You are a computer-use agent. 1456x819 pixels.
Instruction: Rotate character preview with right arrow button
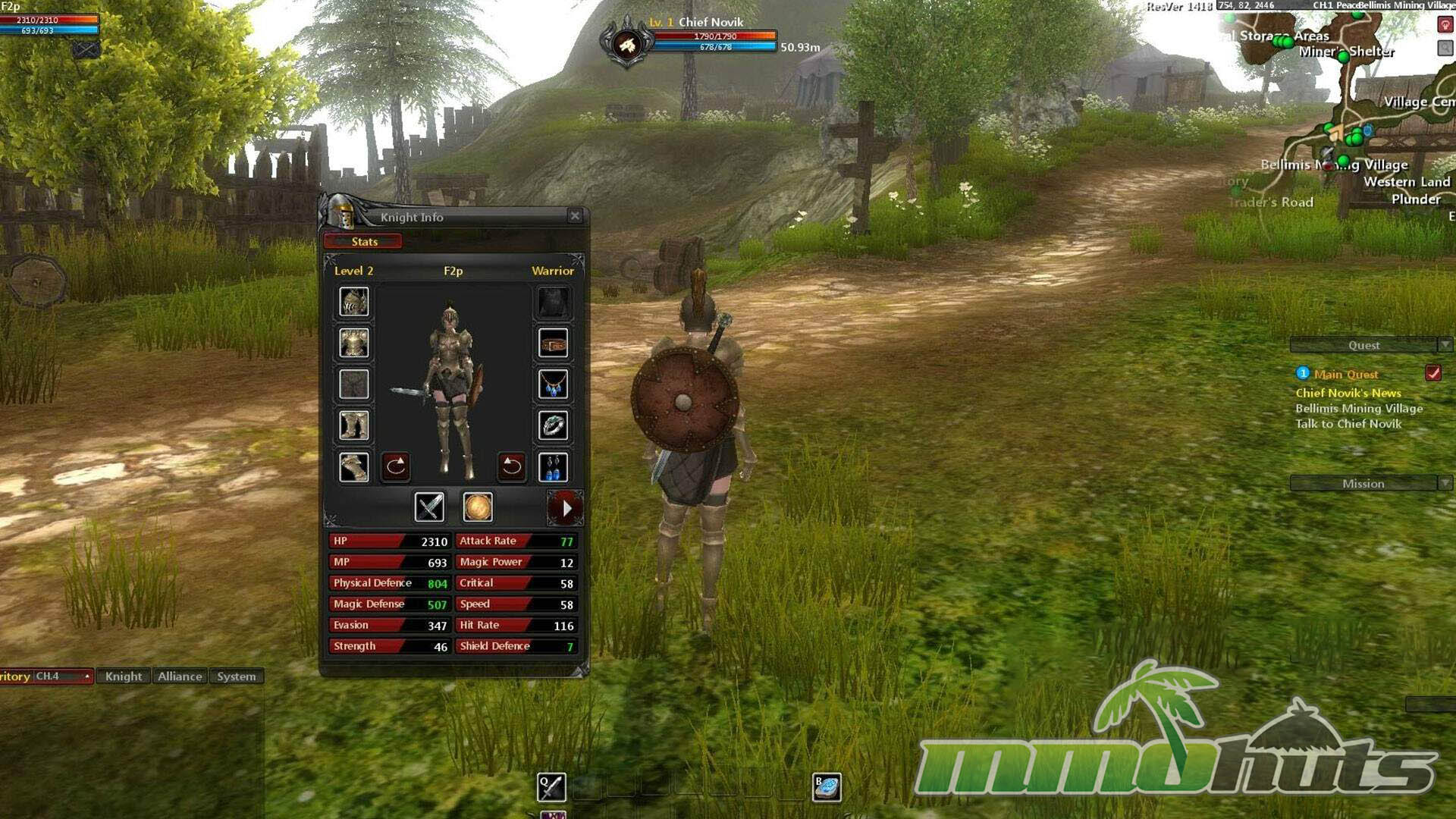[511, 466]
